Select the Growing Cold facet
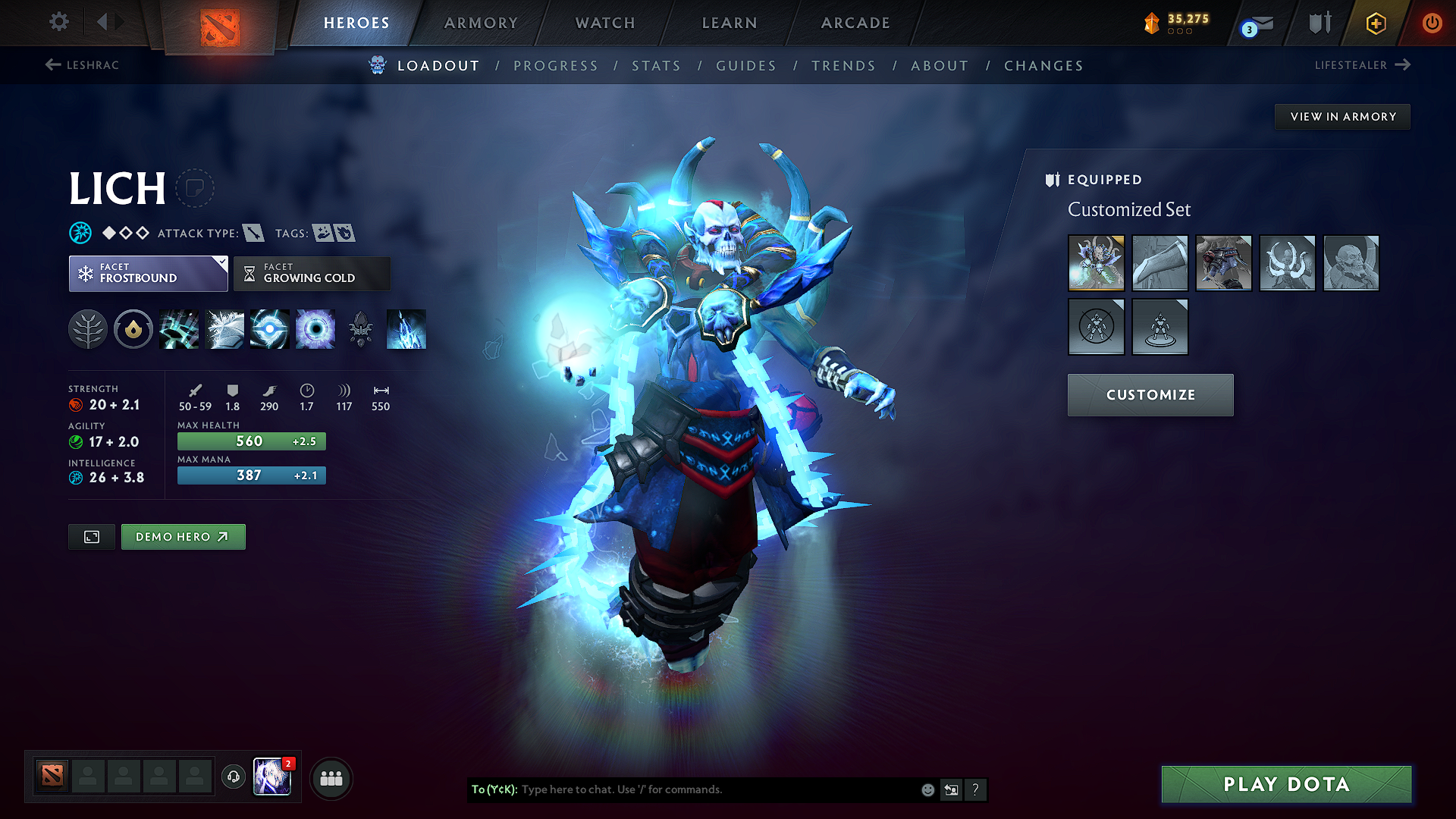This screenshot has width=1456, height=819. pos(312,273)
